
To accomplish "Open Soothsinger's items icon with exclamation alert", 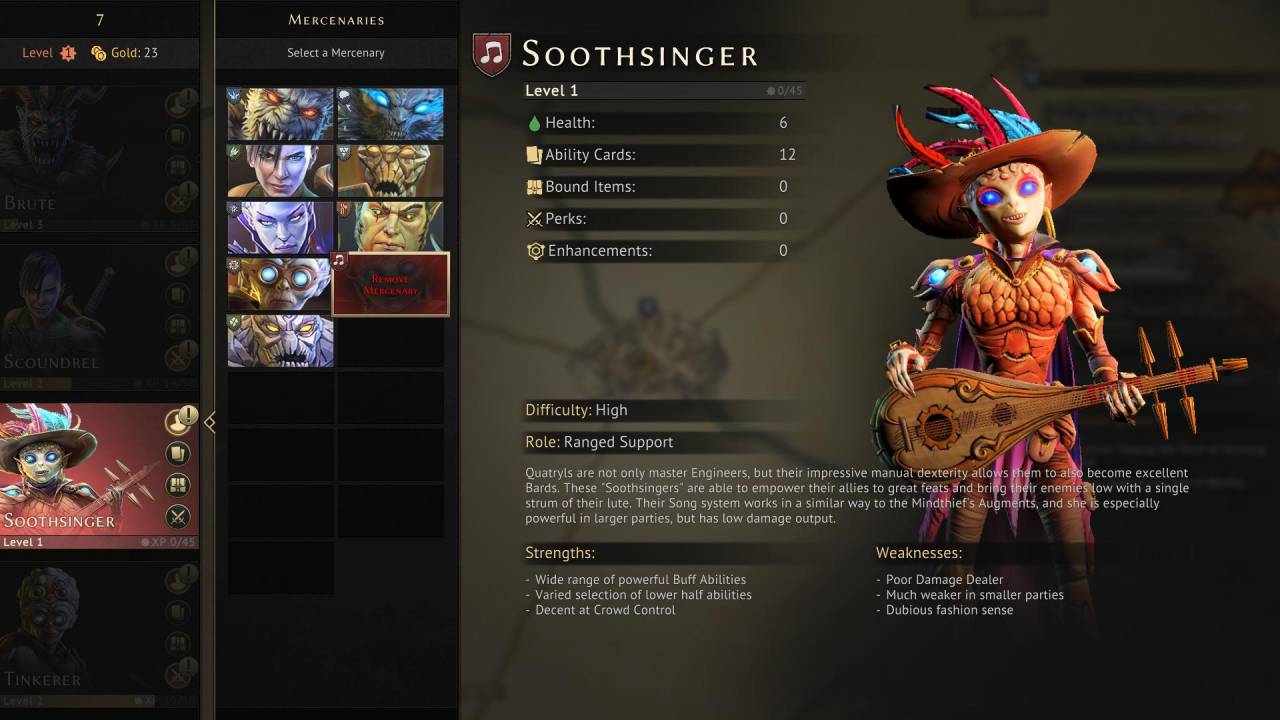I will 178,422.
